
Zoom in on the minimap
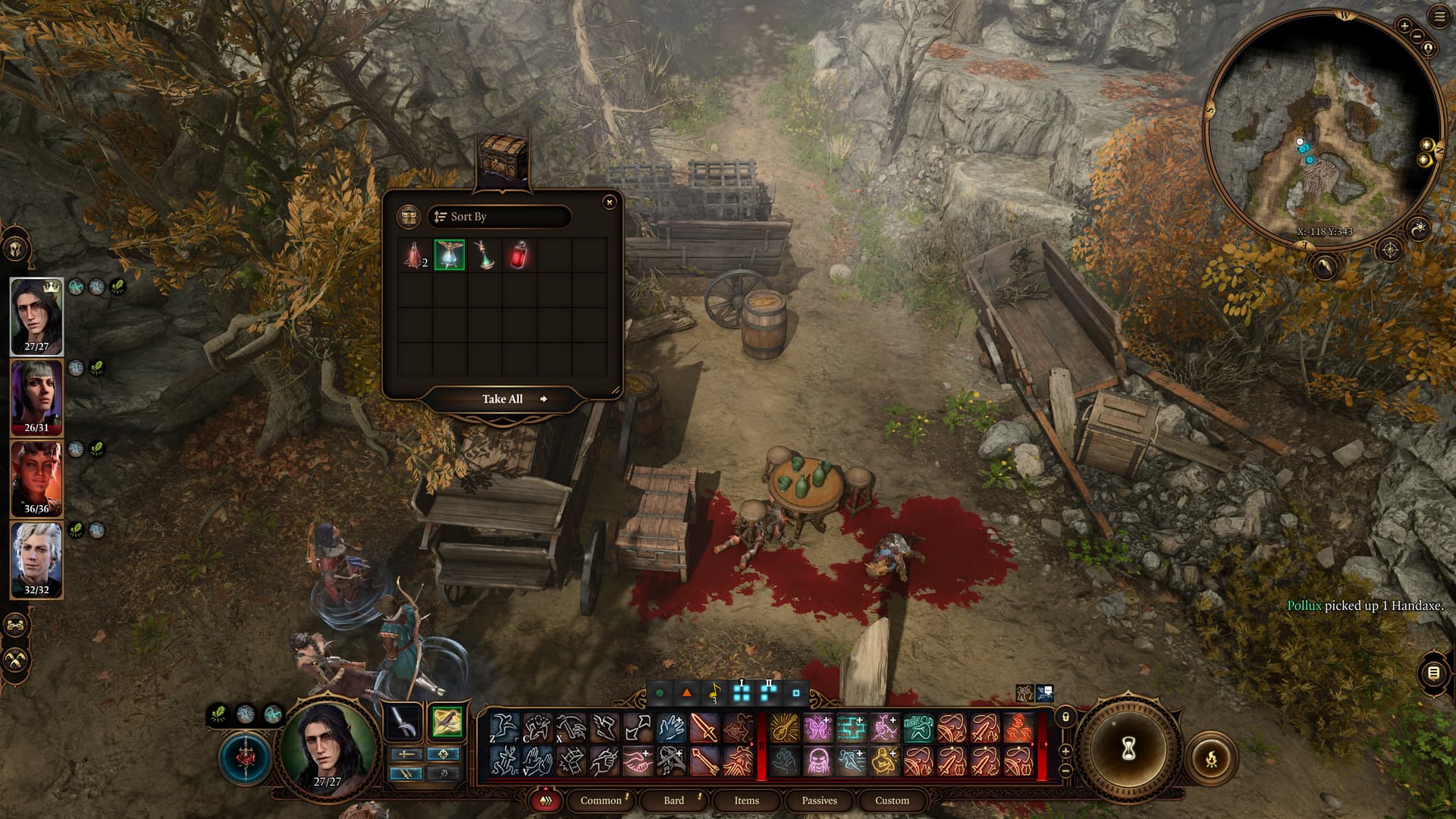(1404, 26)
